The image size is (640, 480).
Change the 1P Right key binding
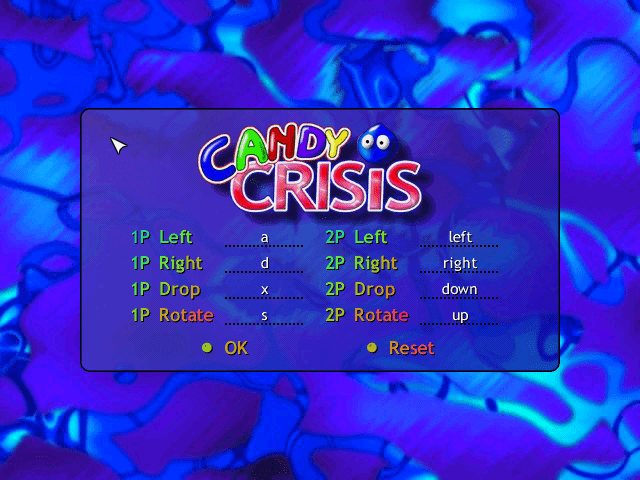click(x=264, y=264)
